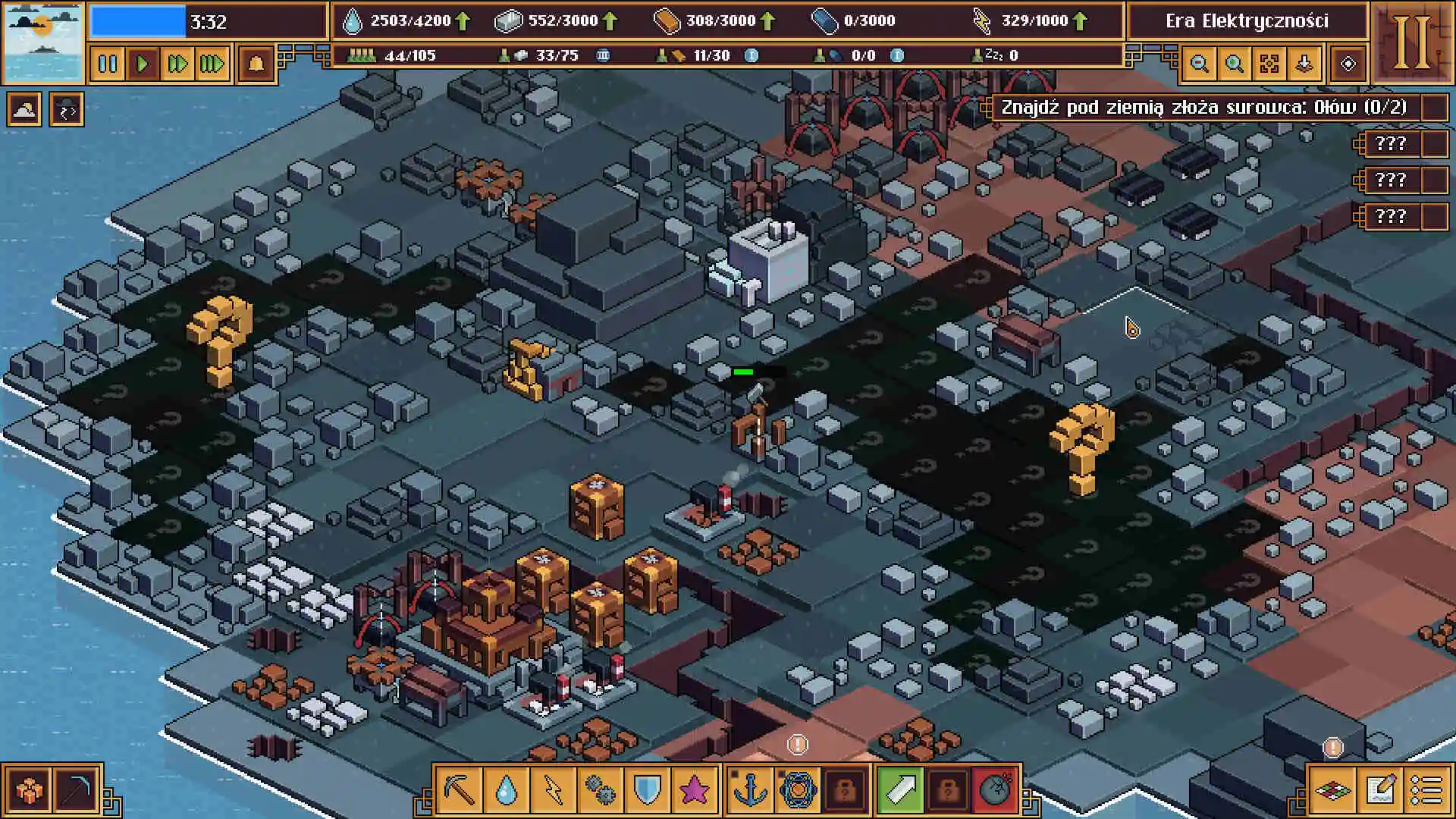This screenshot has width=1456, height=819.
Task: Set game speed to normal play
Action: click(x=143, y=64)
